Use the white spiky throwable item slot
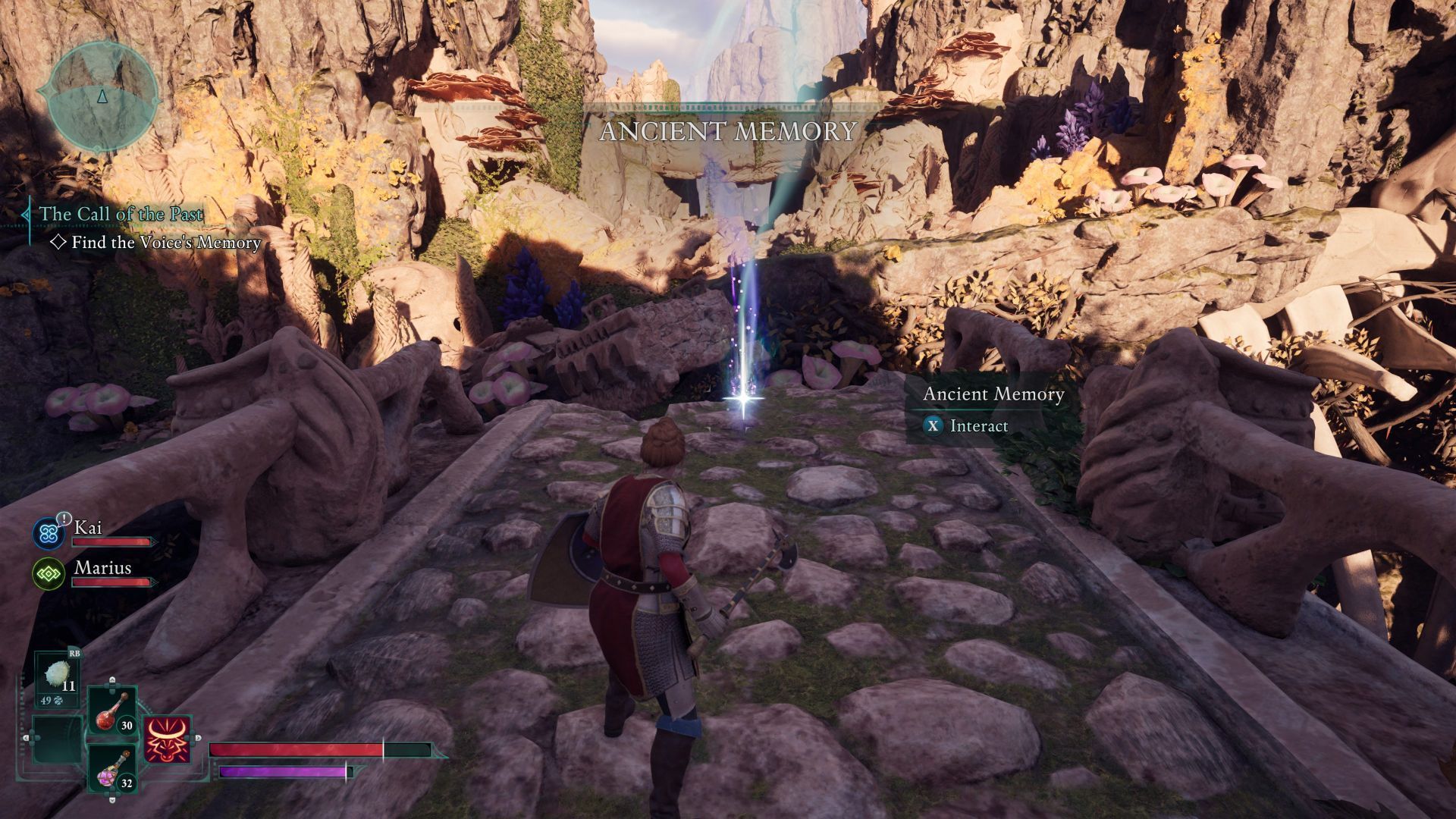1456x819 pixels. 58,678
